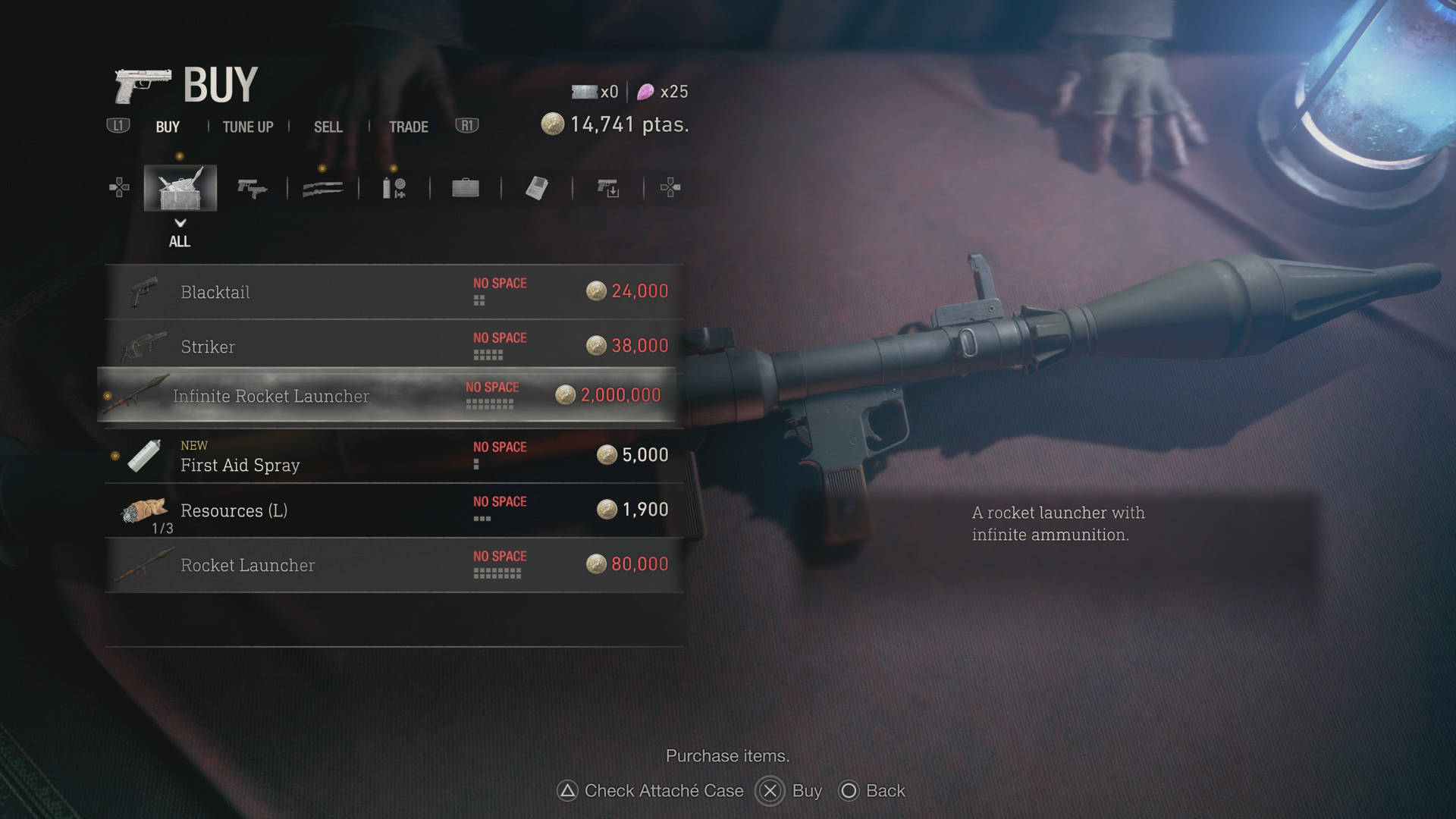The width and height of the screenshot is (1456, 819).
Task: View the paper documents category
Action: coord(536,188)
